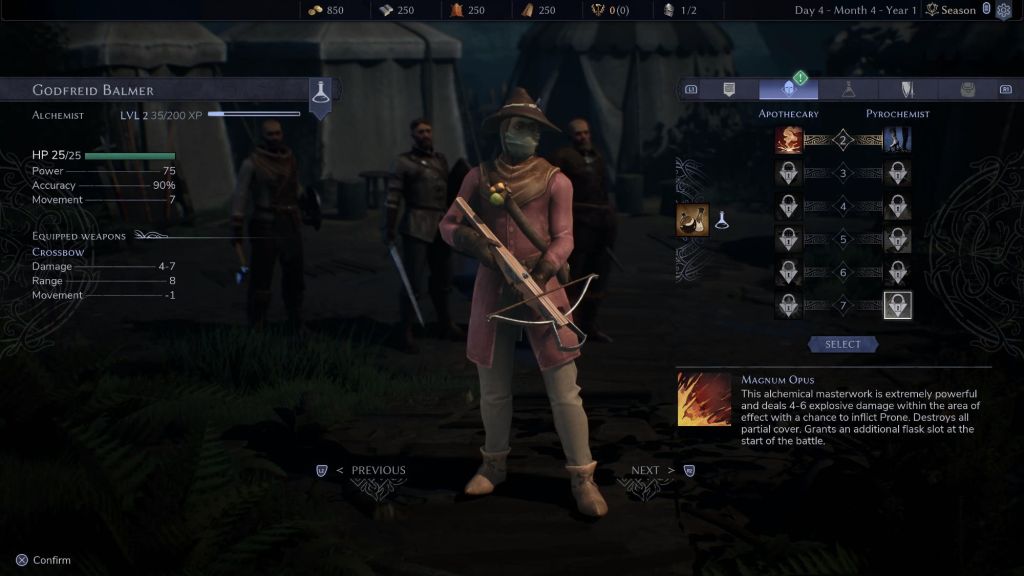Select the alchemist flasks base ability icon

[x=693, y=220]
